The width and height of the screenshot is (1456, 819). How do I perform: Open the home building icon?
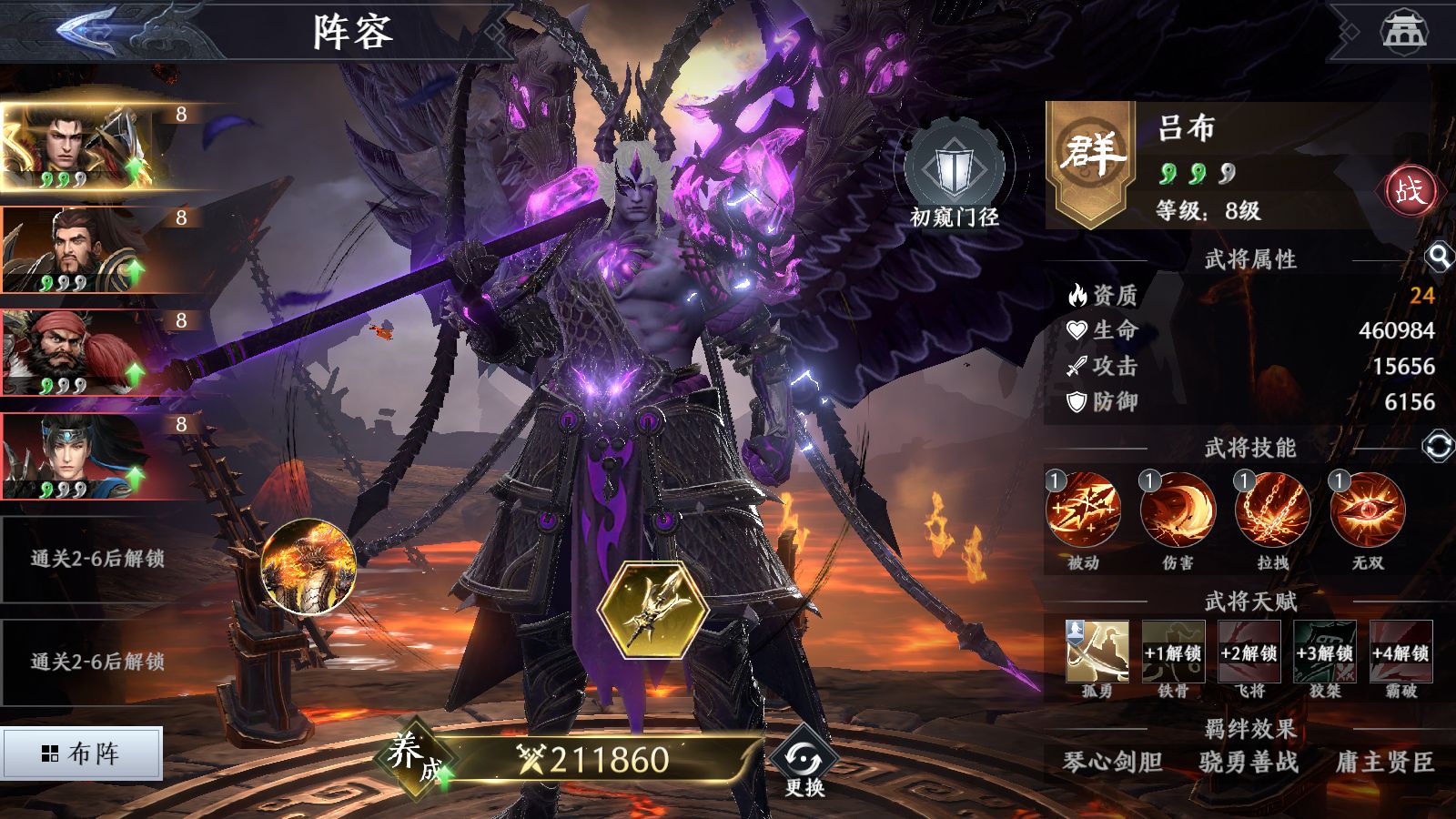tap(1404, 30)
